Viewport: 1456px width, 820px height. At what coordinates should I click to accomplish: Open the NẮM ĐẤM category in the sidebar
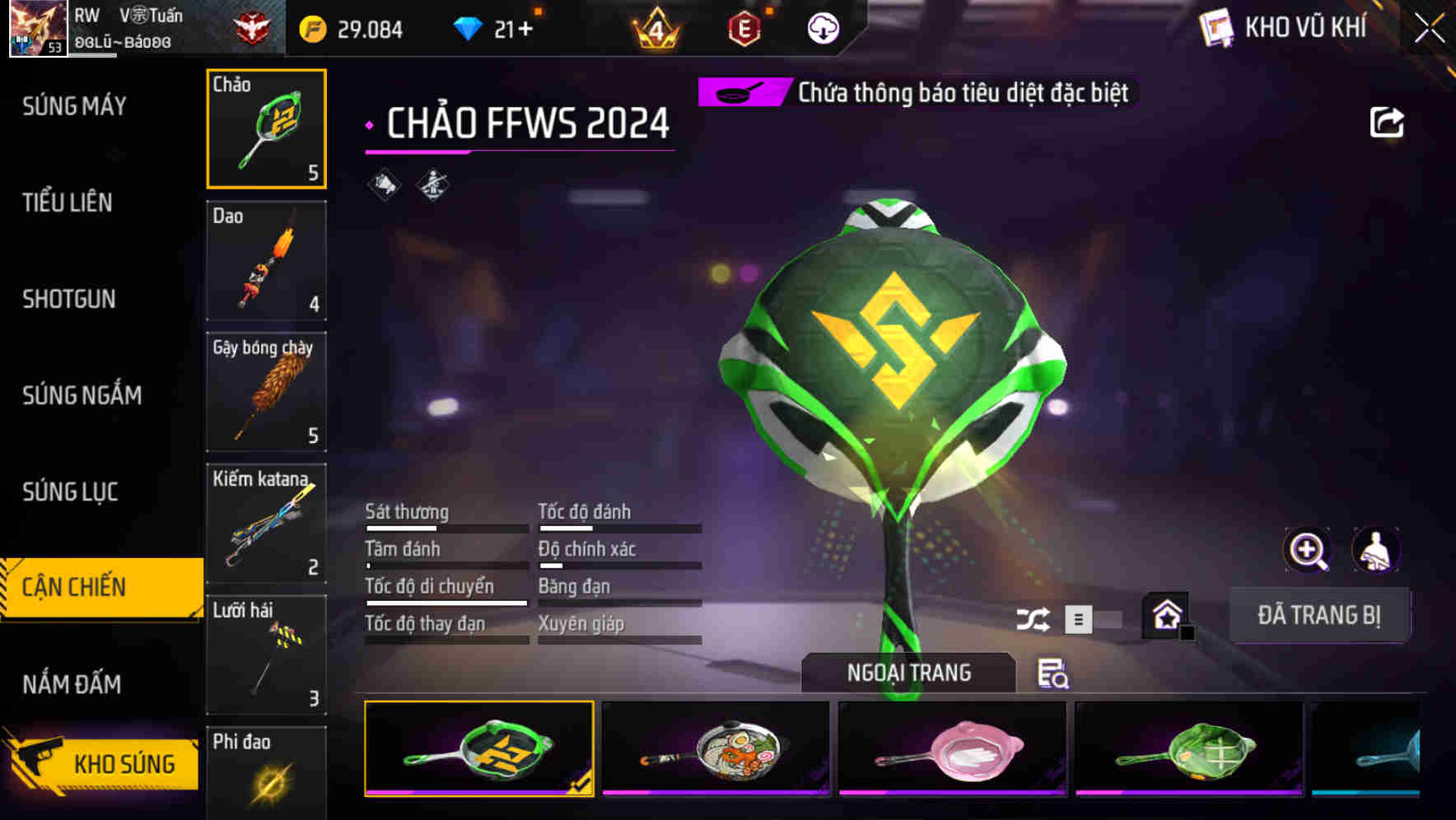point(74,683)
